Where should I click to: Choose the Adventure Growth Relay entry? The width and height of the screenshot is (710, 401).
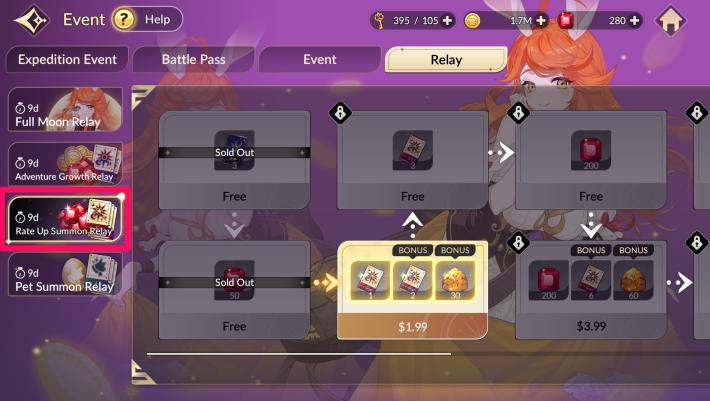65,164
